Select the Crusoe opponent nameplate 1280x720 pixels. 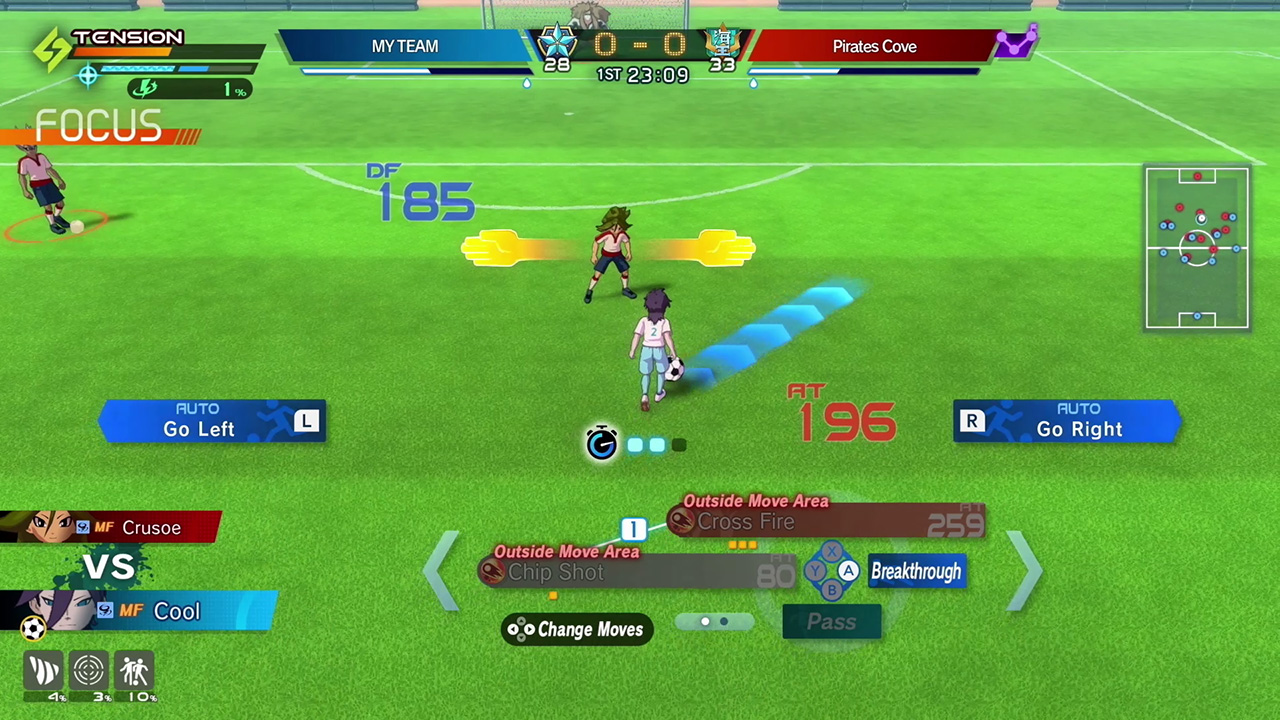click(x=110, y=527)
